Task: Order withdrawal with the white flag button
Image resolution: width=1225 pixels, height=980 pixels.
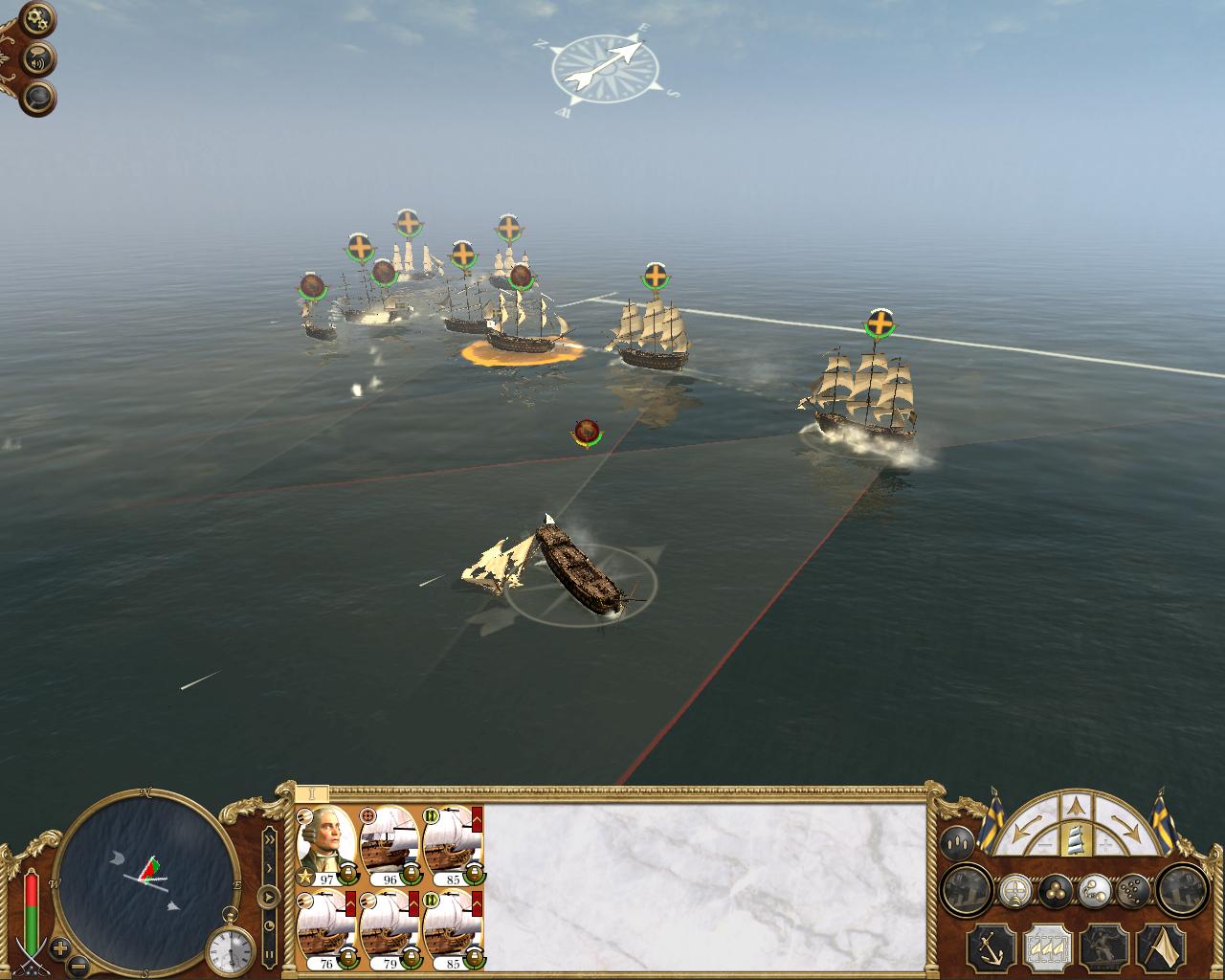Action: coord(1161,947)
